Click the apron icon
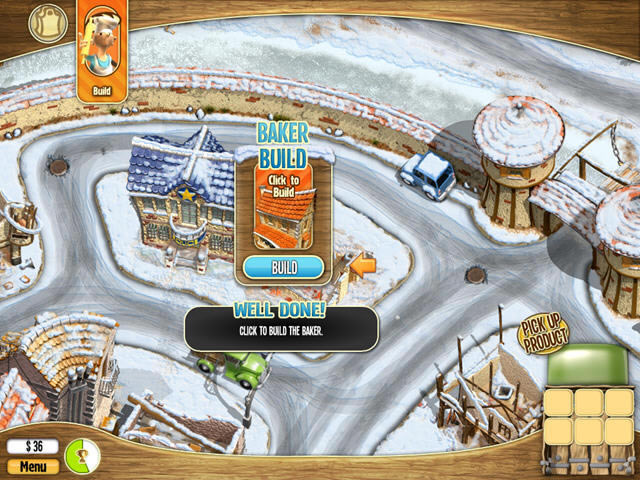The image size is (640, 480). click(x=46, y=22)
